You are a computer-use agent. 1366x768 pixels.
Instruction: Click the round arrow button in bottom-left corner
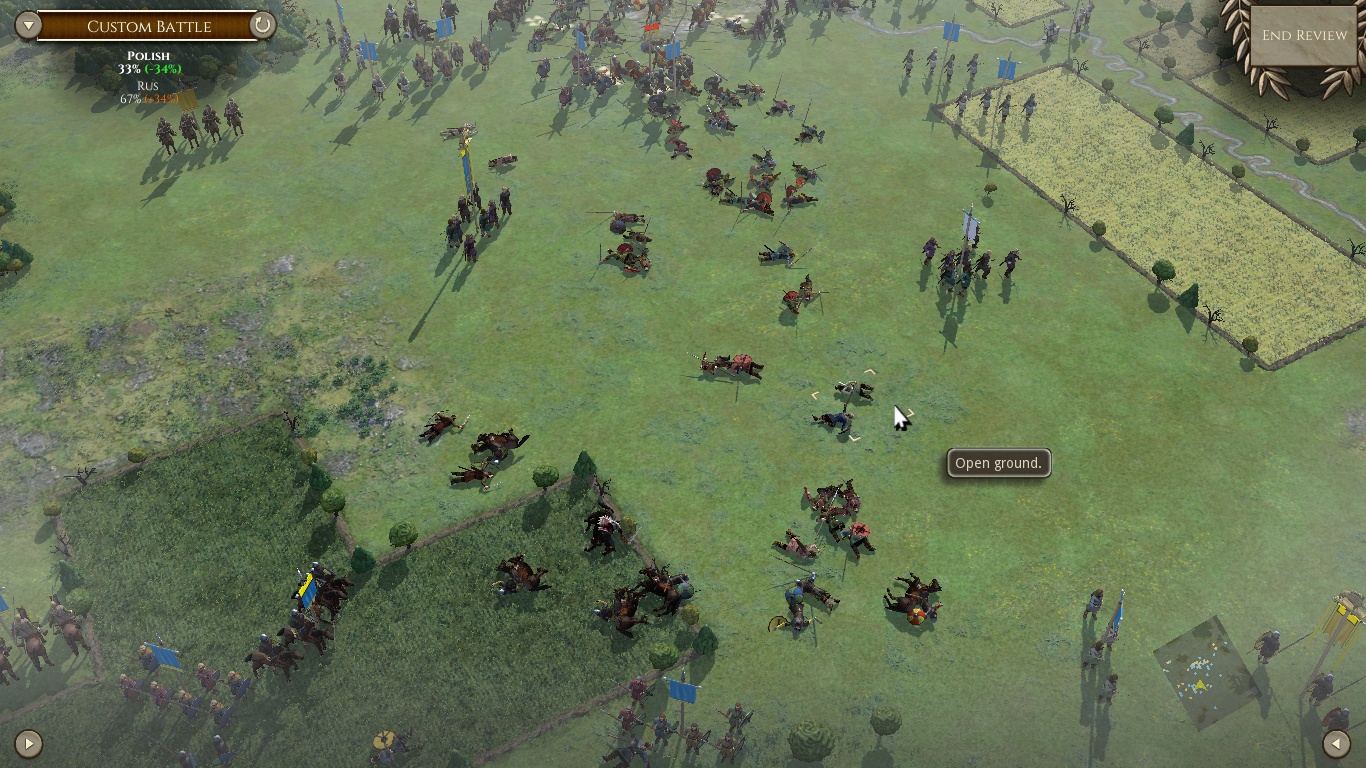click(28, 743)
